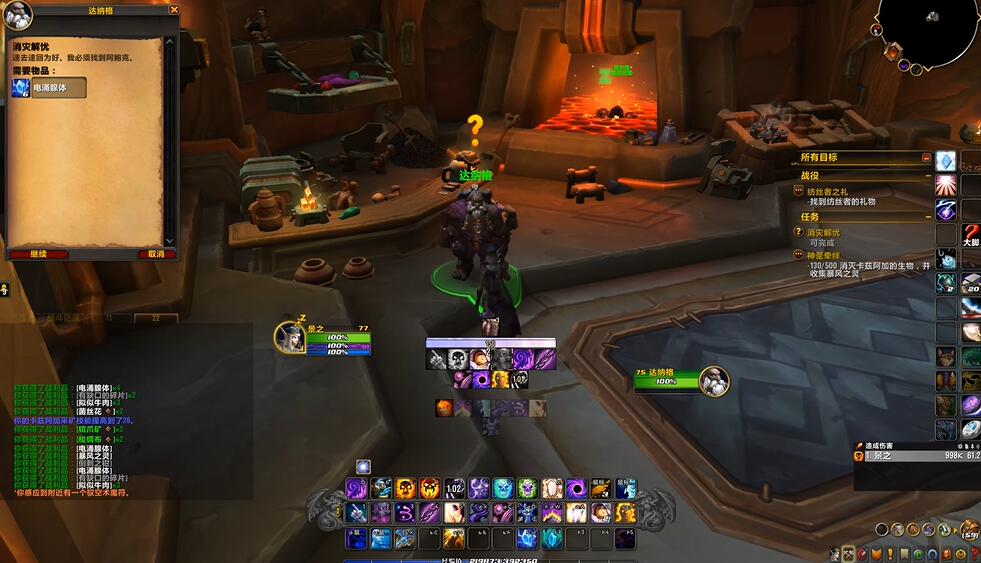981x563 pixels.
Task: Cast the black hole void ability
Action: pyautogui.click(x=577, y=488)
